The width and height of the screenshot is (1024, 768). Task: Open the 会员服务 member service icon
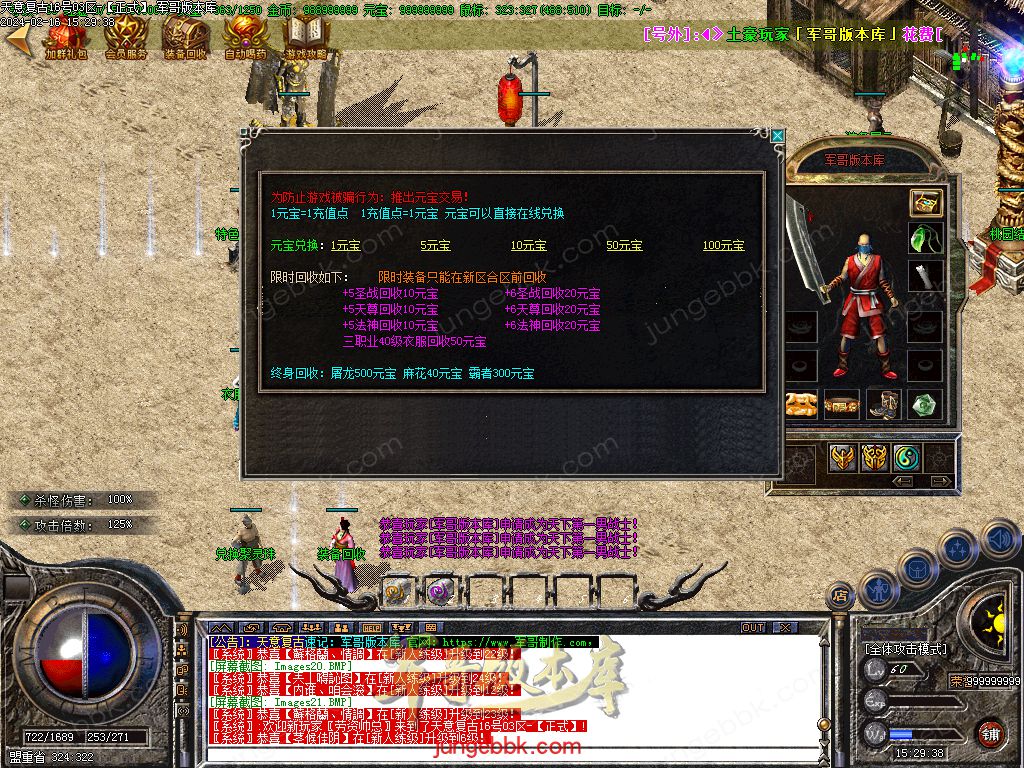click(x=126, y=37)
